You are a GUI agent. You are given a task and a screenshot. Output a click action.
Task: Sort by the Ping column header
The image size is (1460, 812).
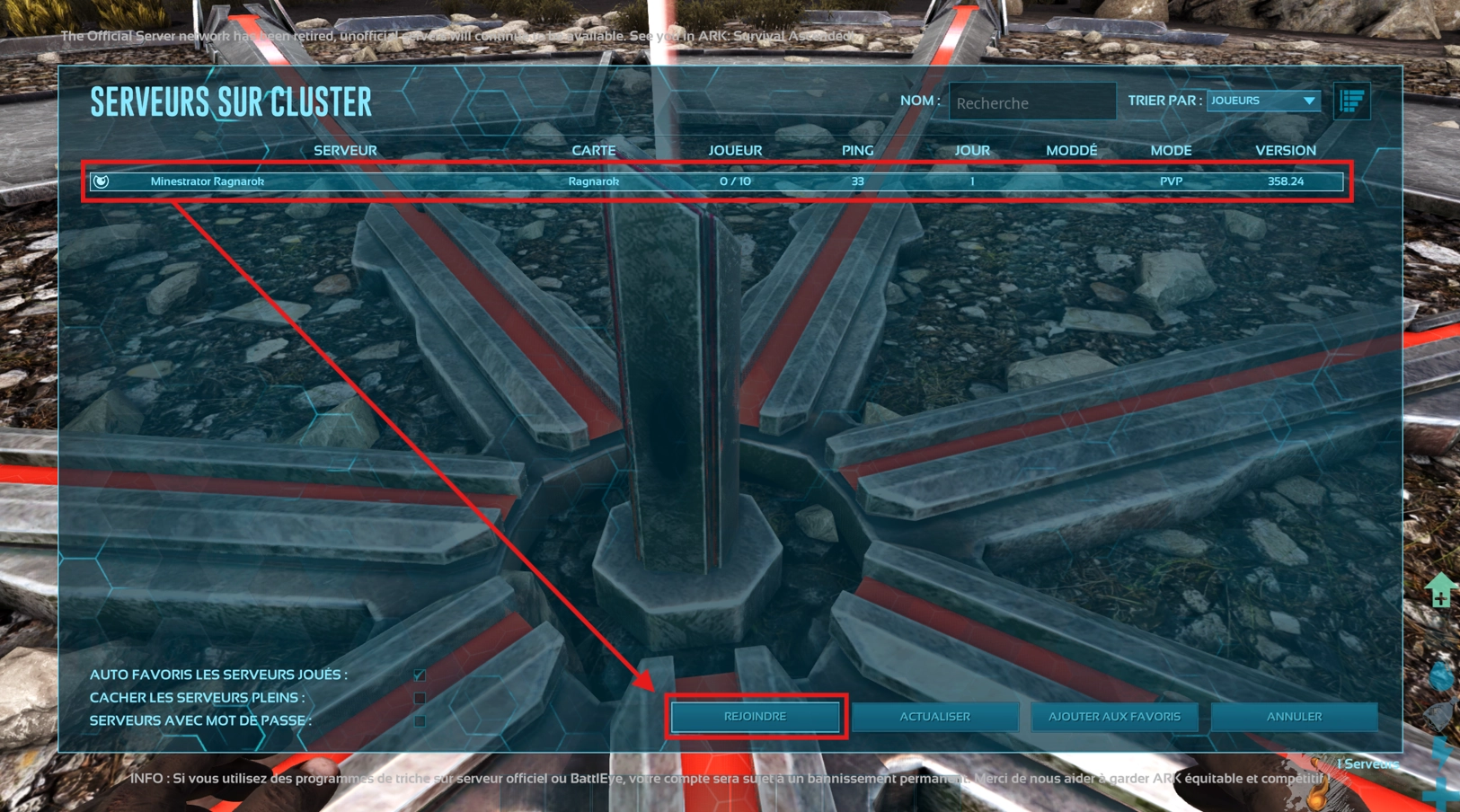coord(857,151)
